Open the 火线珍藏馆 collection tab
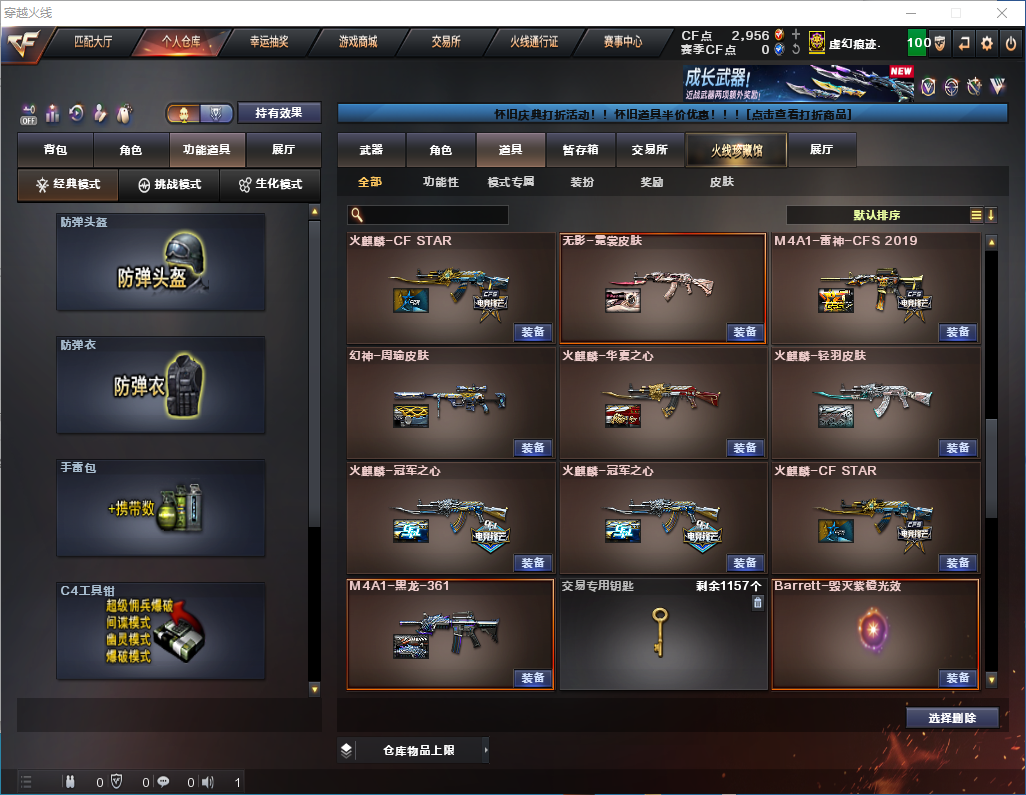Image resolution: width=1026 pixels, height=795 pixels. tap(736, 150)
